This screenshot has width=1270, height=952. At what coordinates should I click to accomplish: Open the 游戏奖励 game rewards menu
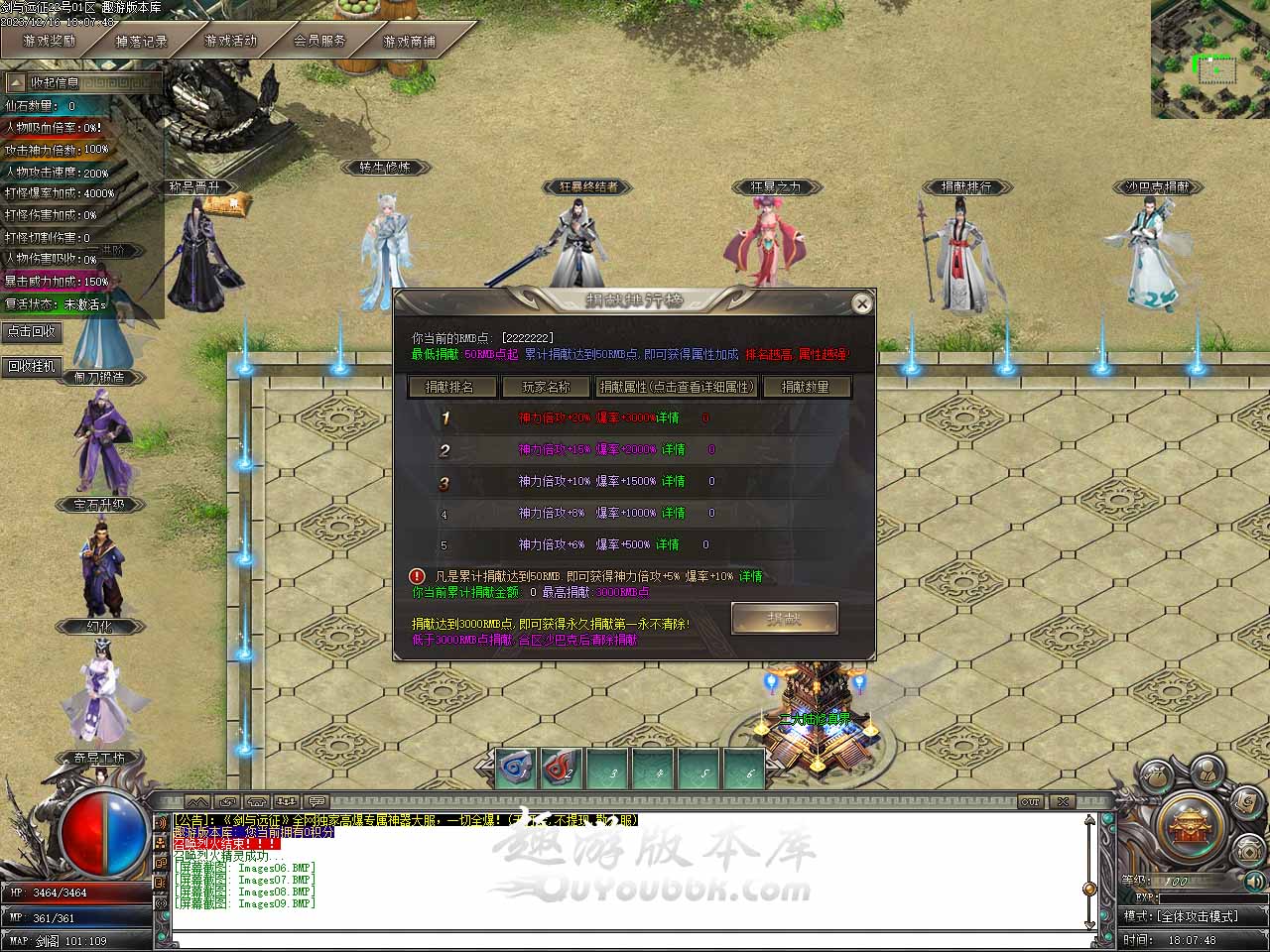[50, 42]
